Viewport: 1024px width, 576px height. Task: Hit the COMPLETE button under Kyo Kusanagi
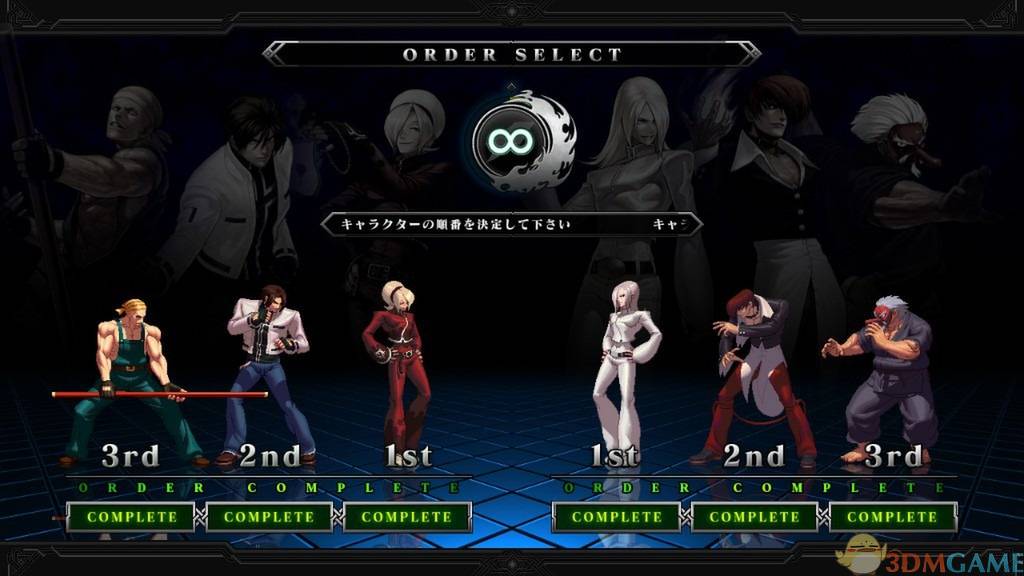tap(269, 517)
